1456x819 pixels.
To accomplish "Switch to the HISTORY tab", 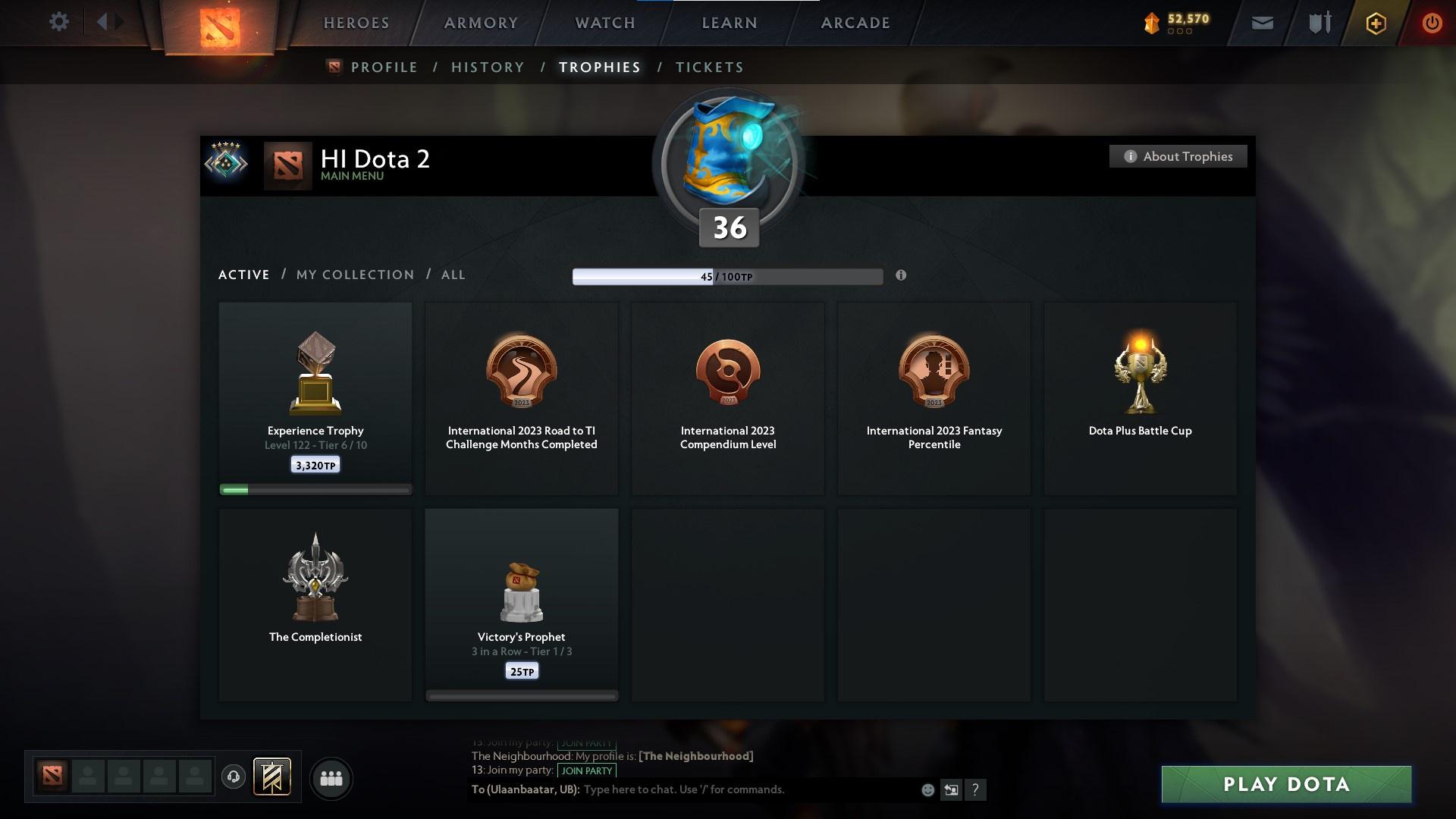I will pyautogui.click(x=487, y=67).
